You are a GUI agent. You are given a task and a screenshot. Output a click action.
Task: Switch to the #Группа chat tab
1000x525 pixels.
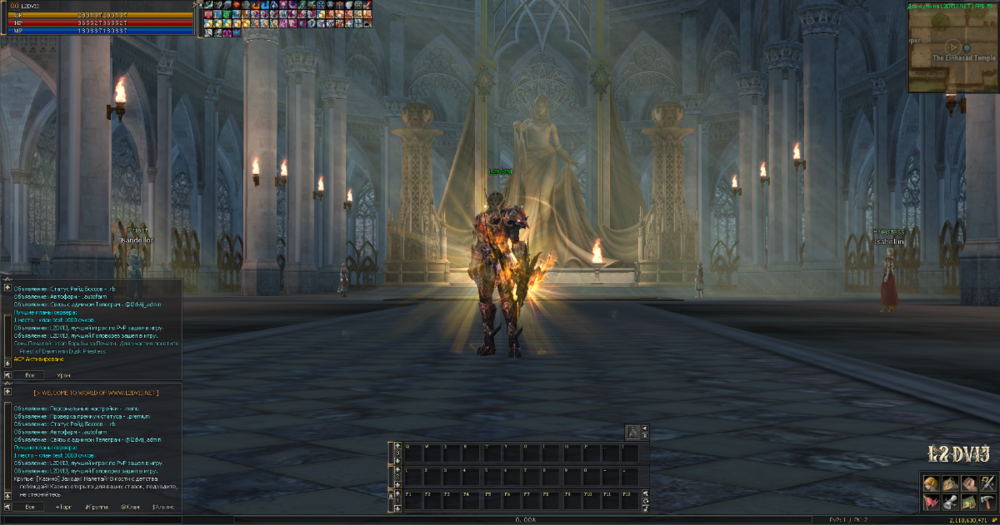[97, 508]
